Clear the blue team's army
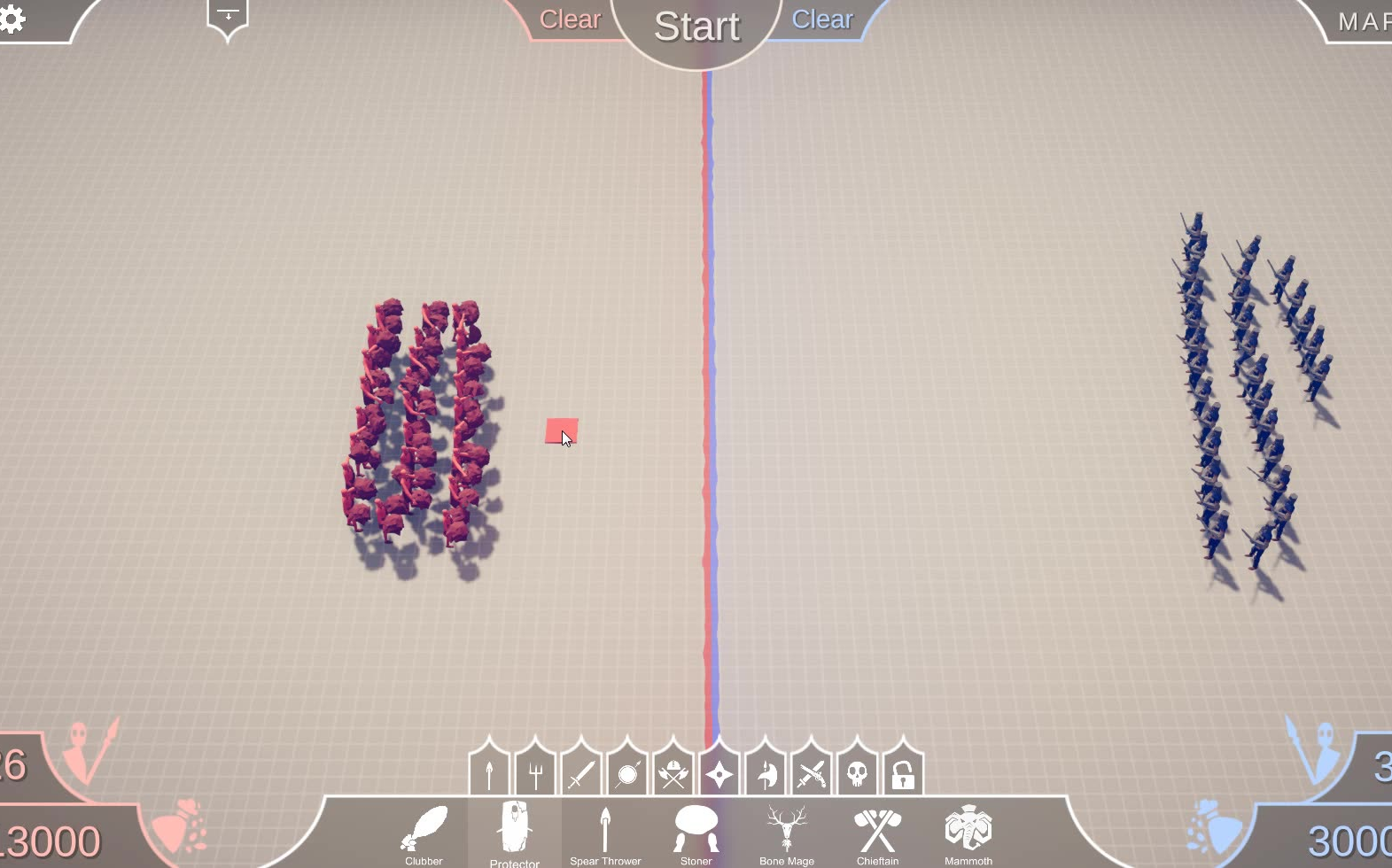 (822, 19)
